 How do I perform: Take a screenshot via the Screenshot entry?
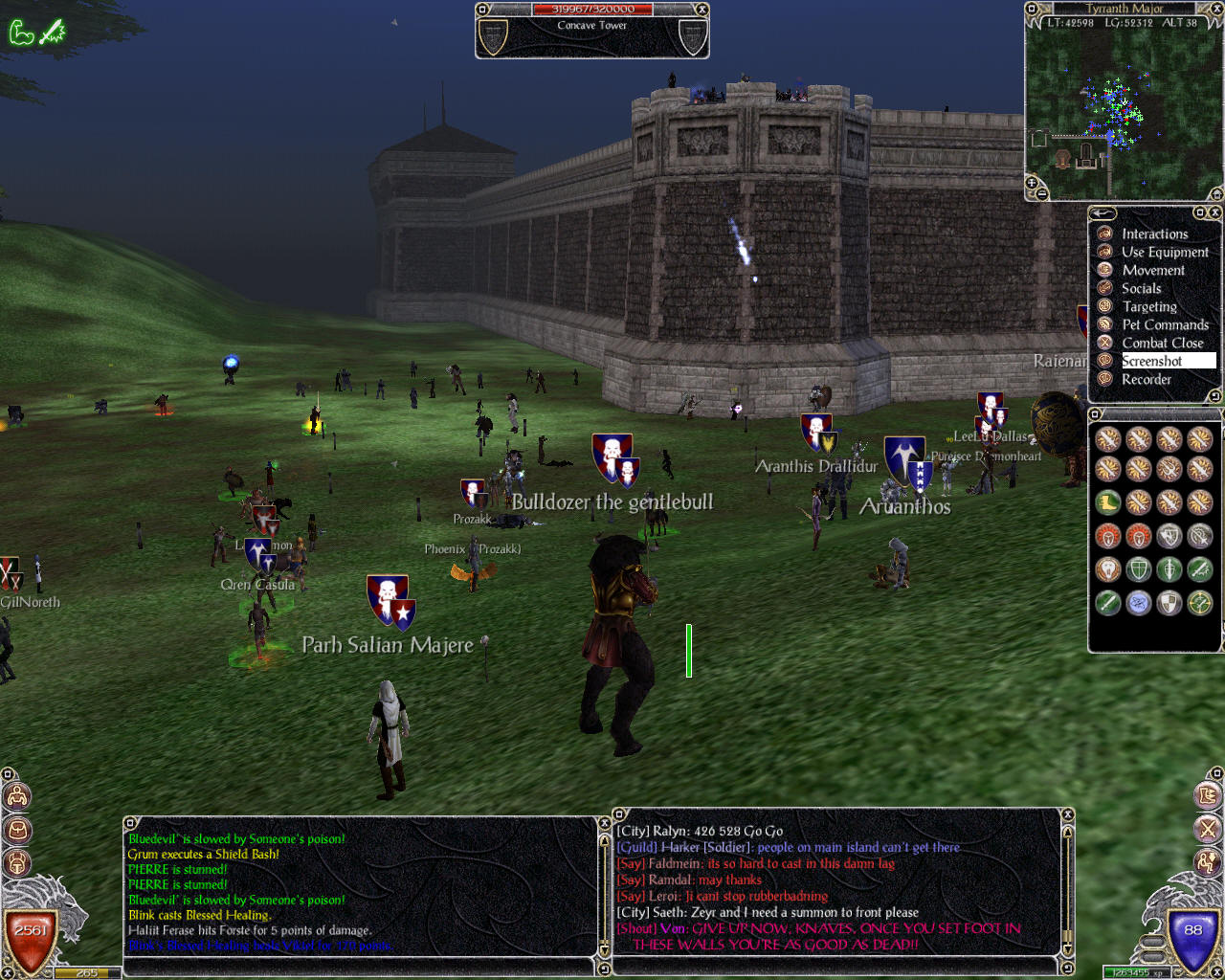pos(1152,362)
